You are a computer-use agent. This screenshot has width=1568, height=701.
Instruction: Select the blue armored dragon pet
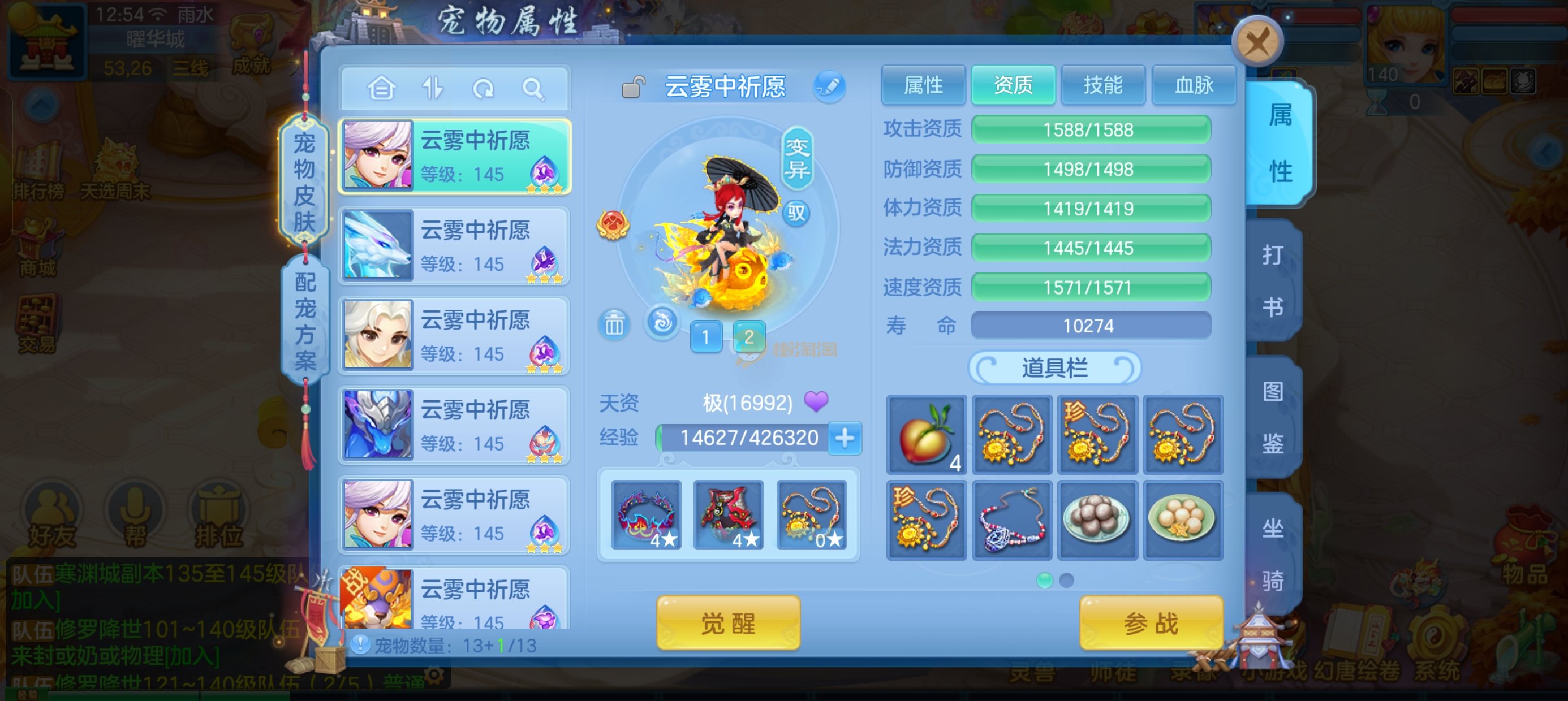[x=454, y=425]
